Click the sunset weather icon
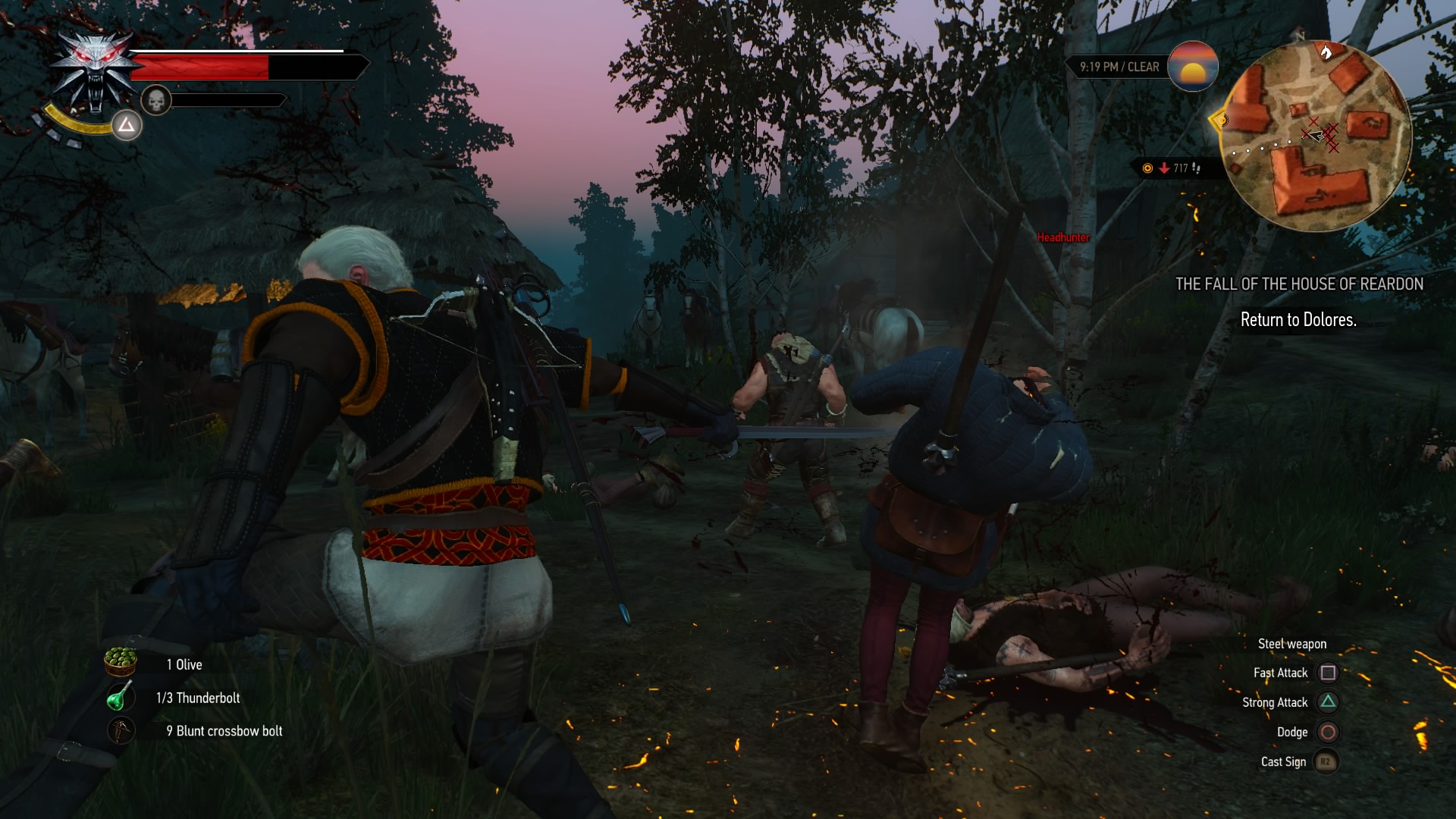 click(1193, 67)
